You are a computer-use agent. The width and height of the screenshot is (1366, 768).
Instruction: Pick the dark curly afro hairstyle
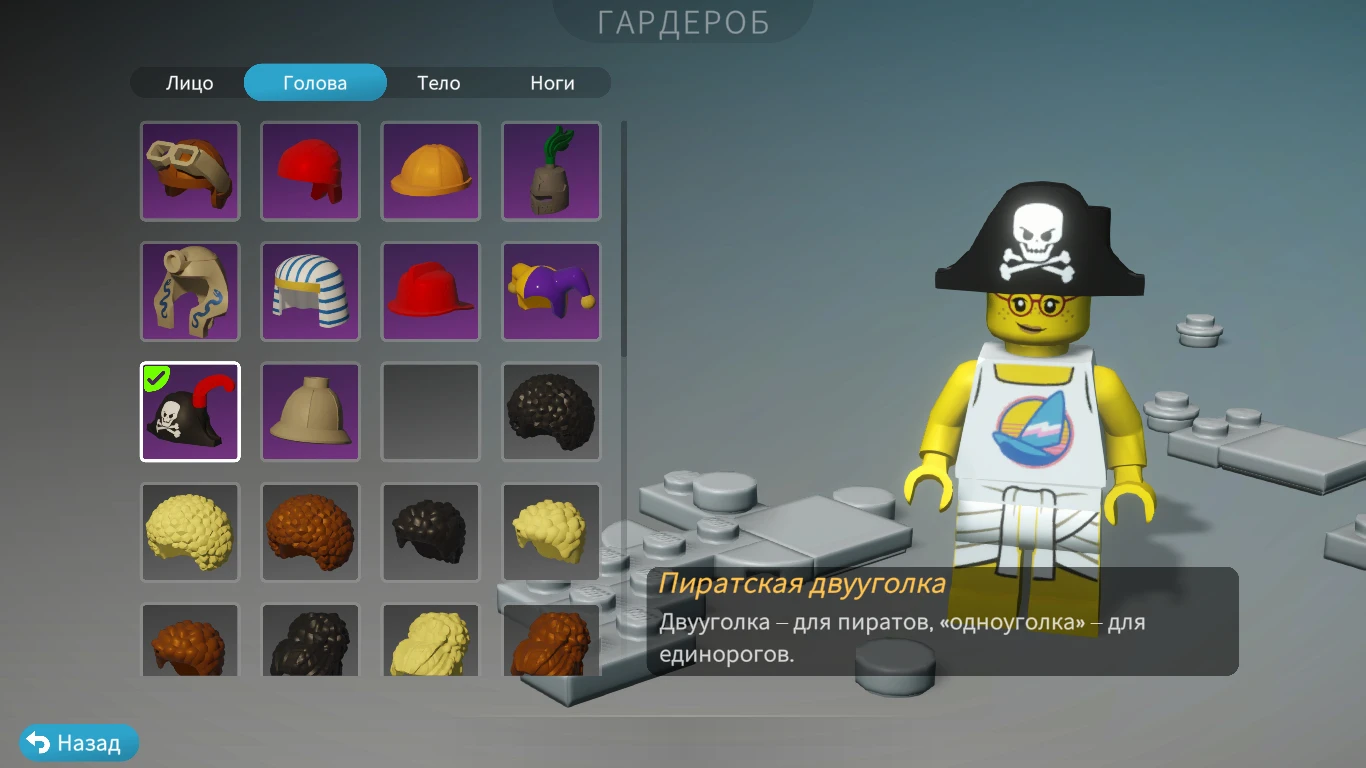pos(550,412)
